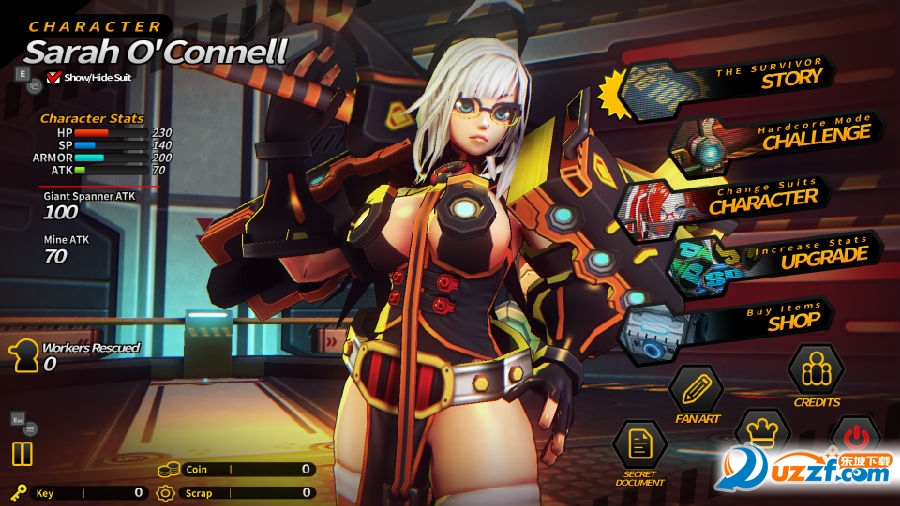Image resolution: width=900 pixels, height=506 pixels.
Task: Open the Fanart gallery
Action: (695, 390)
